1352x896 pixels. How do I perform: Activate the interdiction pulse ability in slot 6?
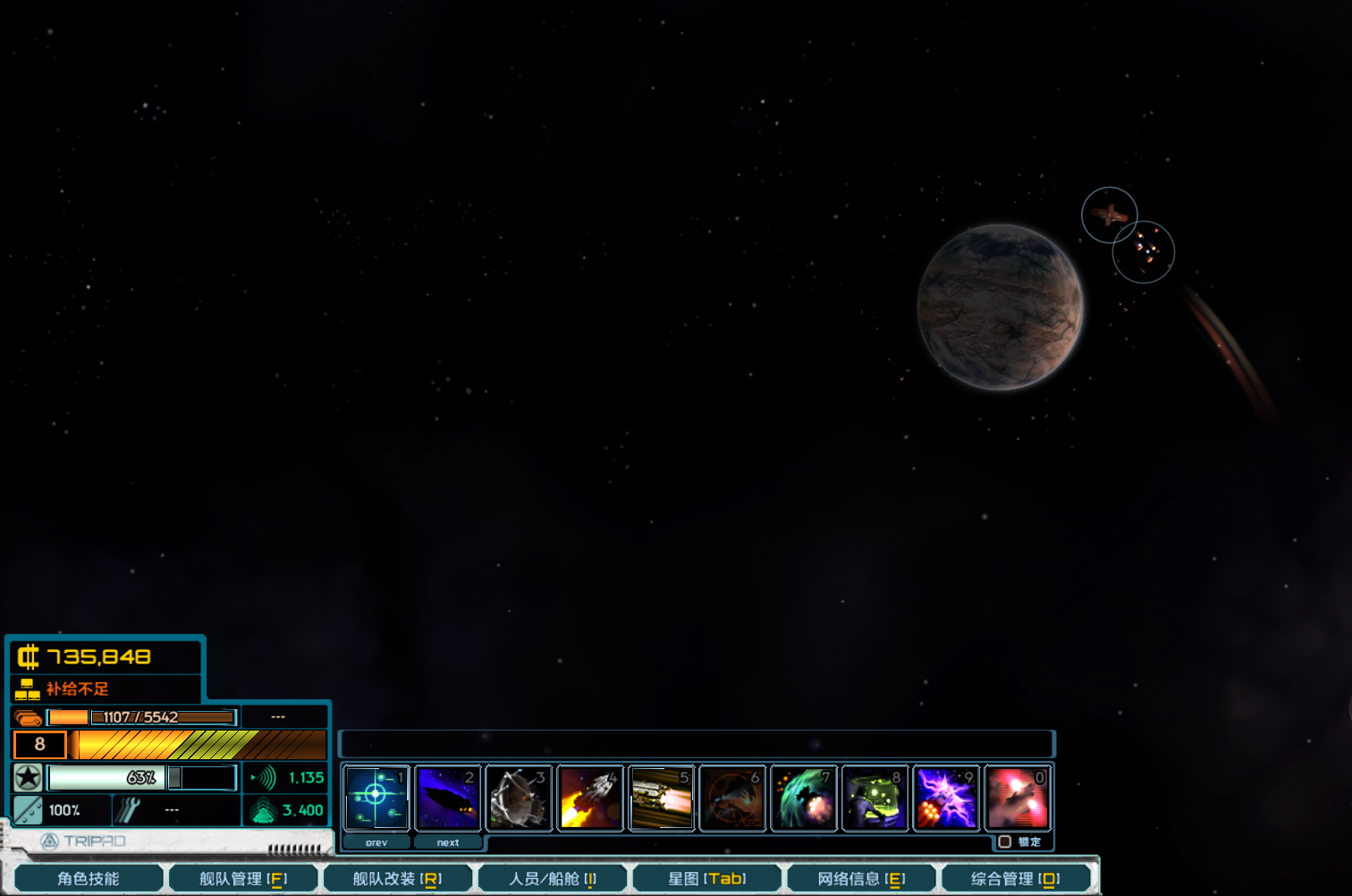[732, 797]
